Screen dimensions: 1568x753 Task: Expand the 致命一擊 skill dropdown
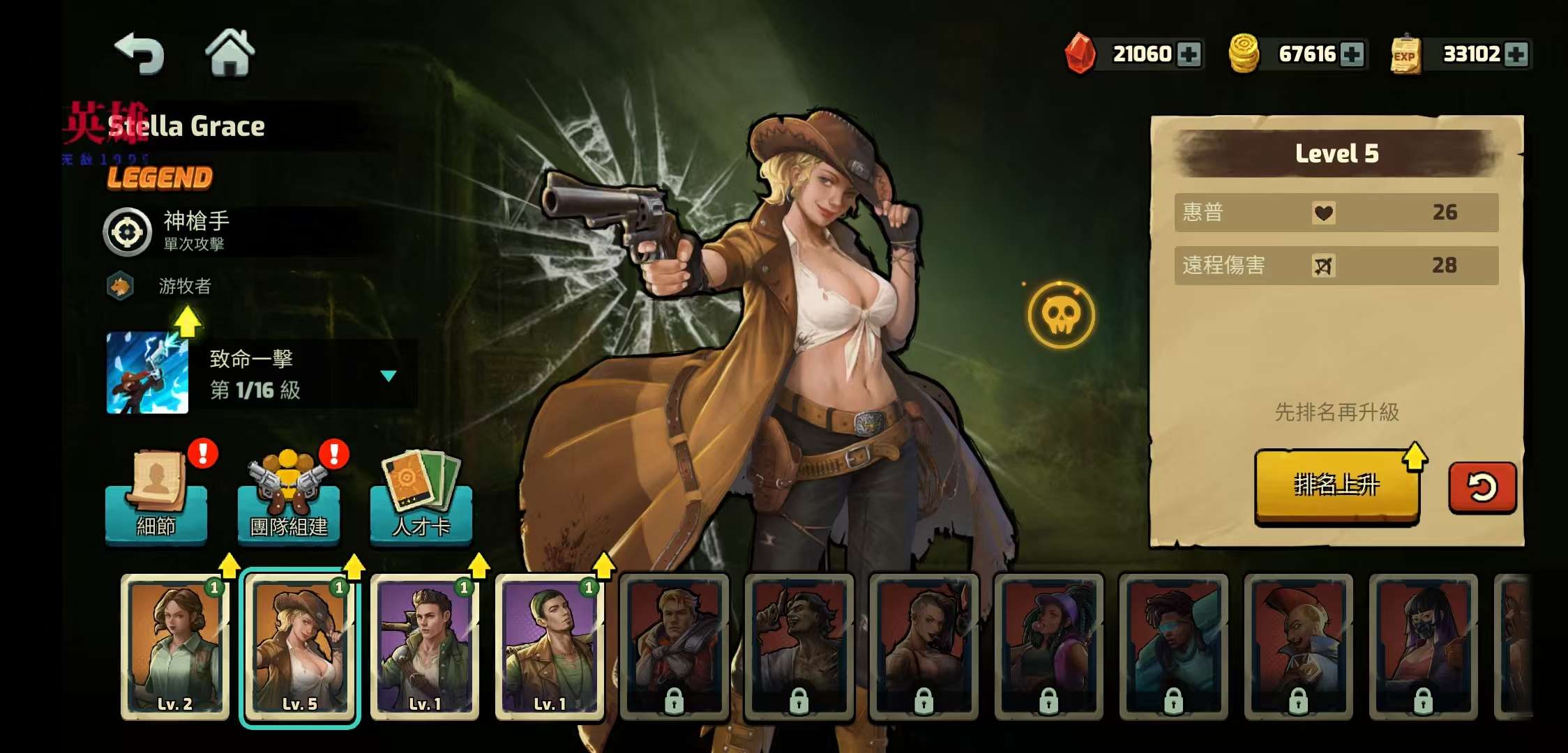(389, 376)
